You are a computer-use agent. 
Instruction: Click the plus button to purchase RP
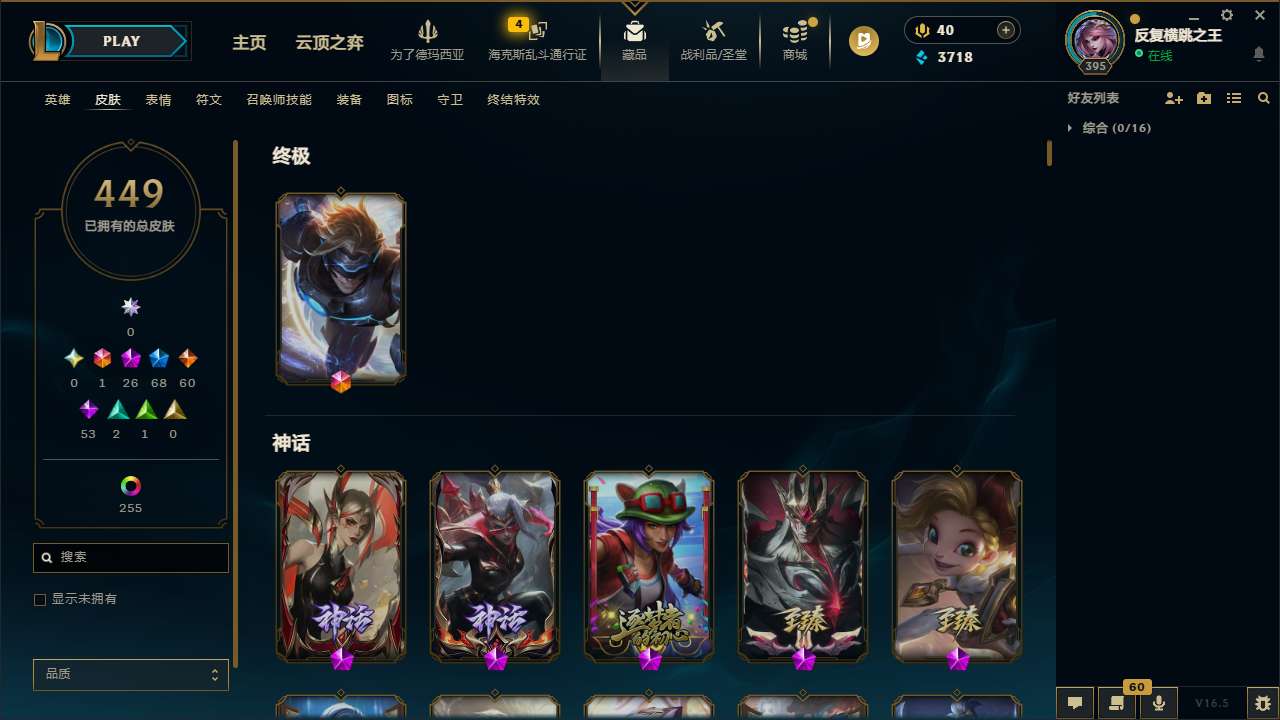pos(1005,30)
